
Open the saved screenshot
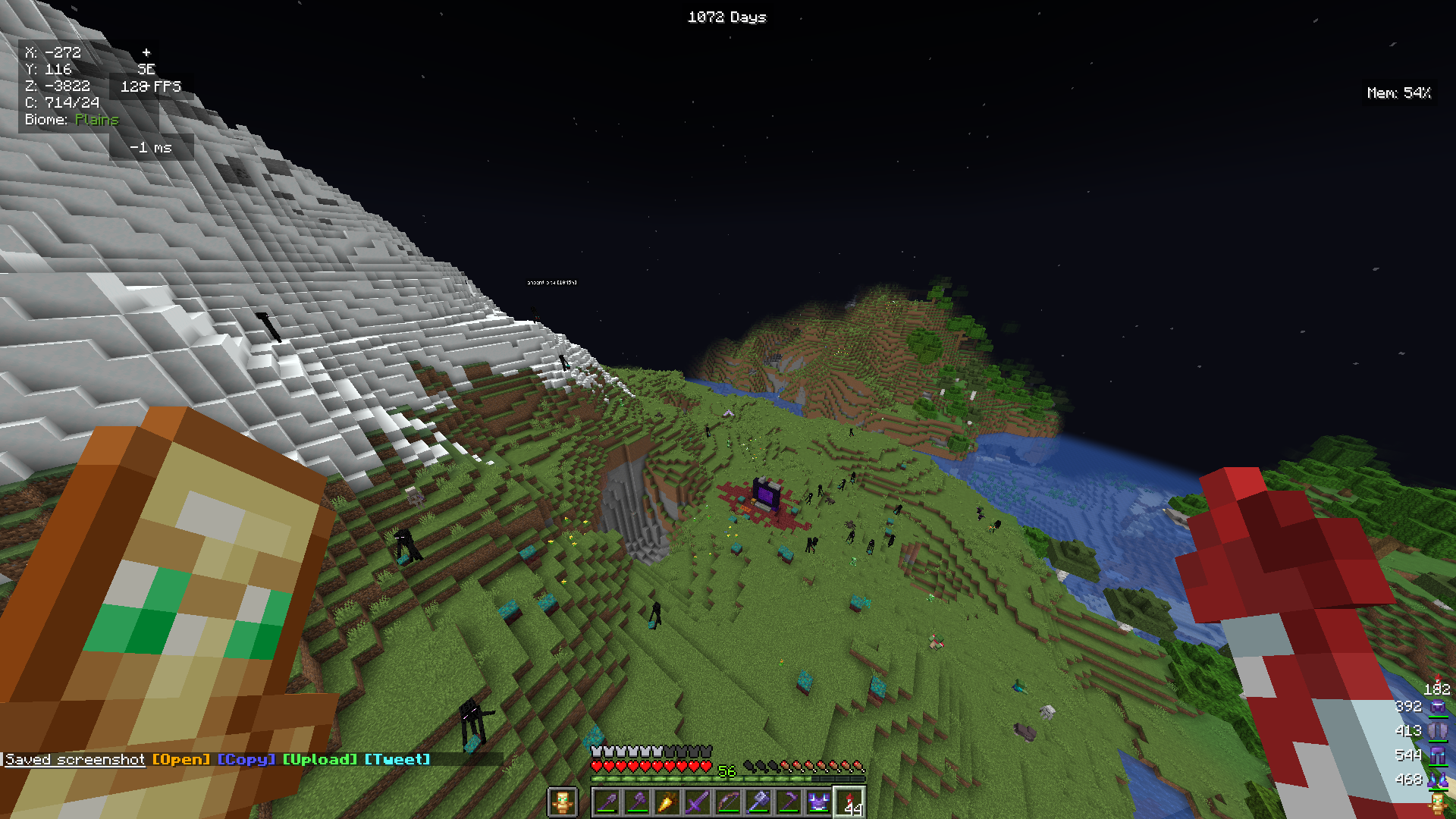(x=180, y=759)
